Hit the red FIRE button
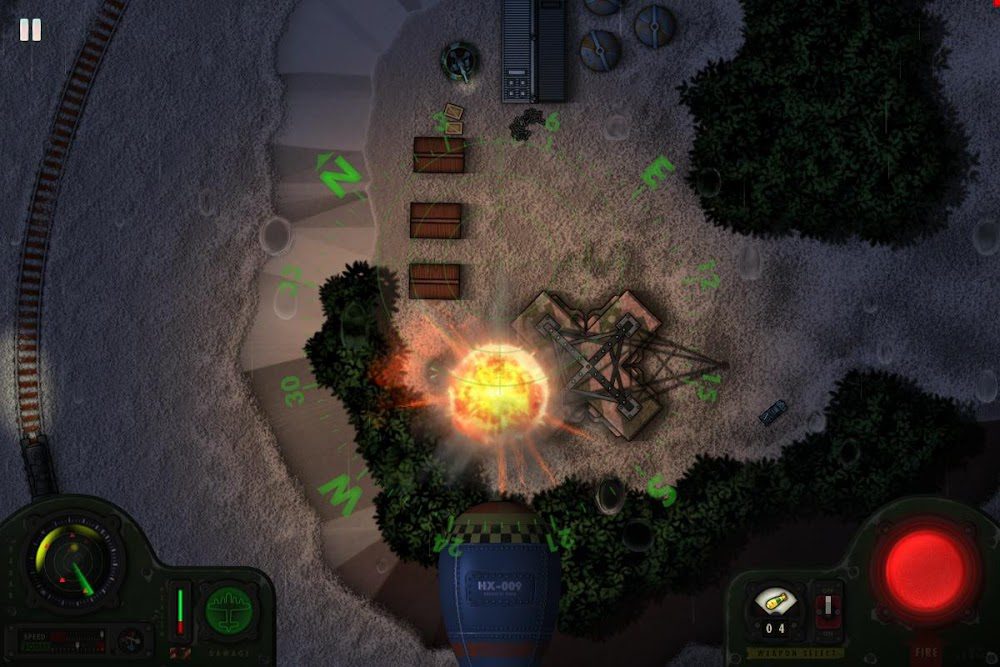This screenshot has width=1000, height=667. pyautogui.click(x=925, y=570)
